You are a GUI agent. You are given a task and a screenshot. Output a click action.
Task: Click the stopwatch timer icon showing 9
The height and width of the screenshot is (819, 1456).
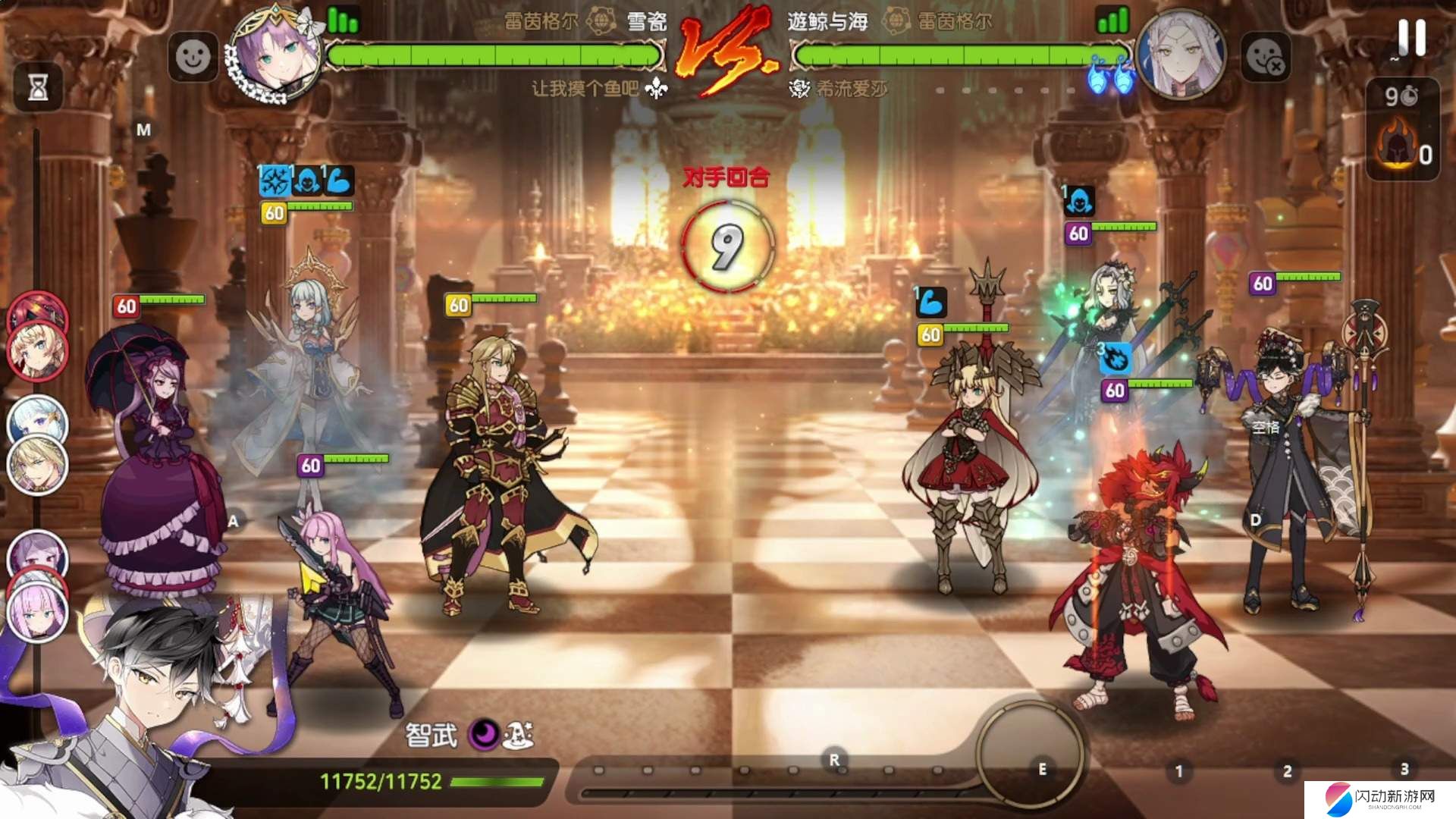[1401, 95]
